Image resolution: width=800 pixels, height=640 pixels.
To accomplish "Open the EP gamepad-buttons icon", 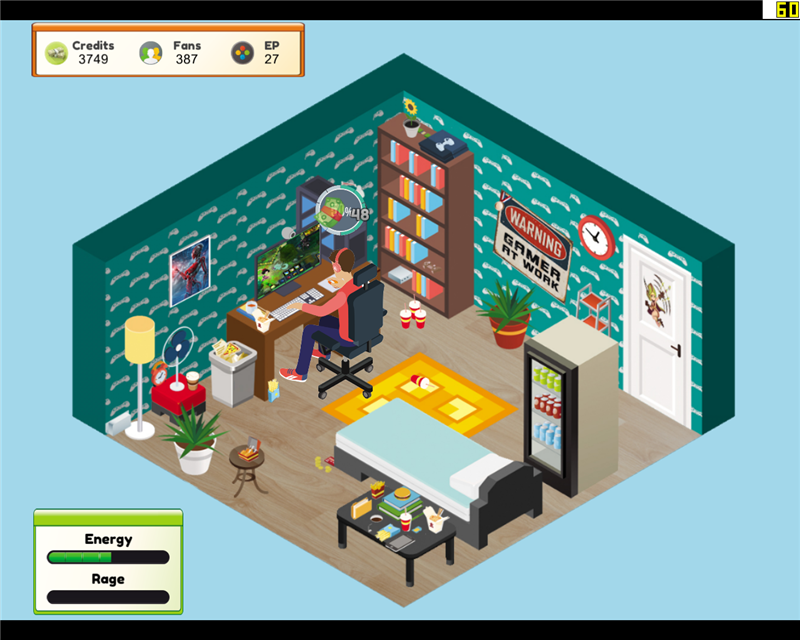I will click(242, 53).
